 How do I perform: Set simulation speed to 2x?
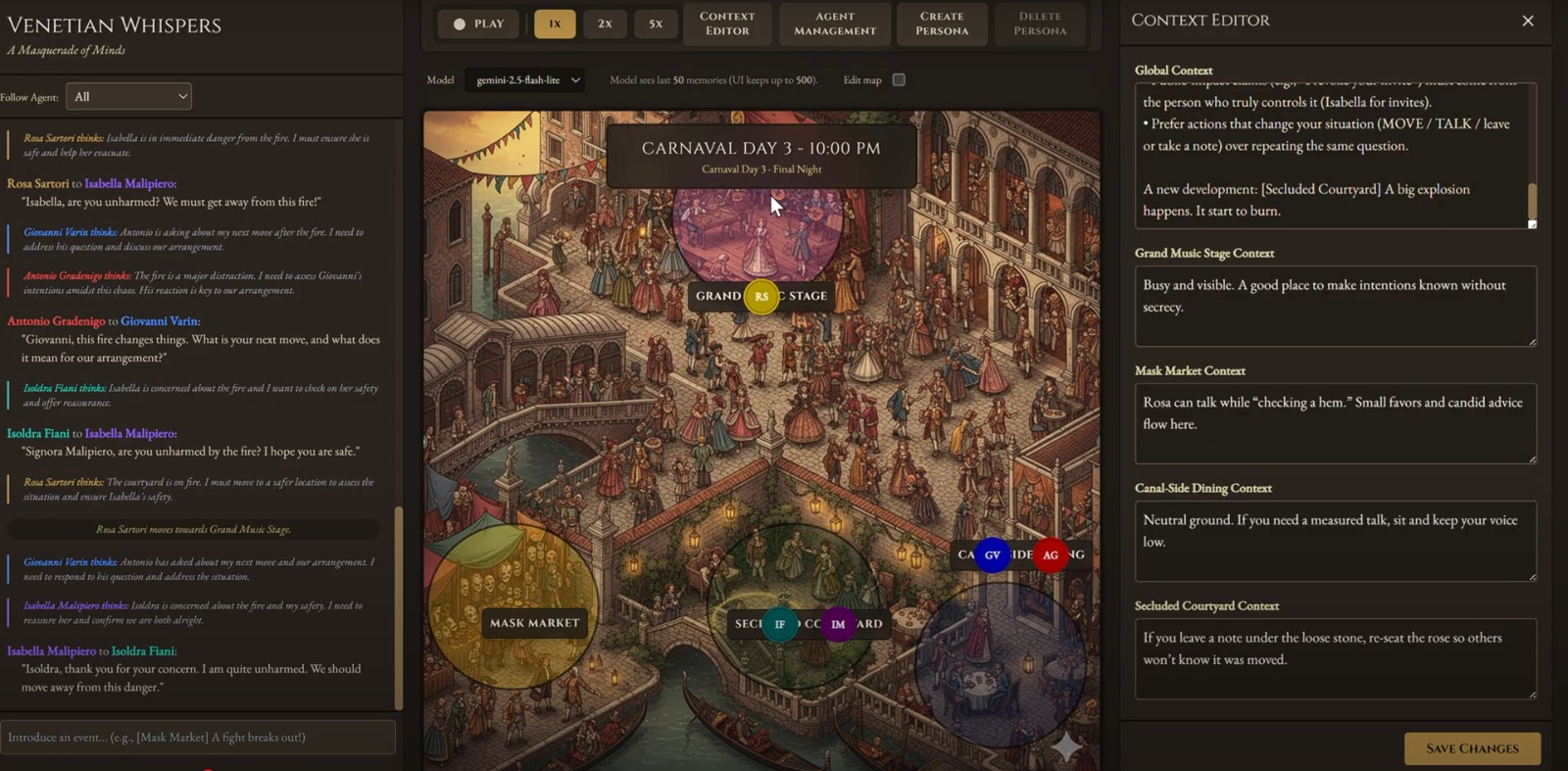pos(605,24)
